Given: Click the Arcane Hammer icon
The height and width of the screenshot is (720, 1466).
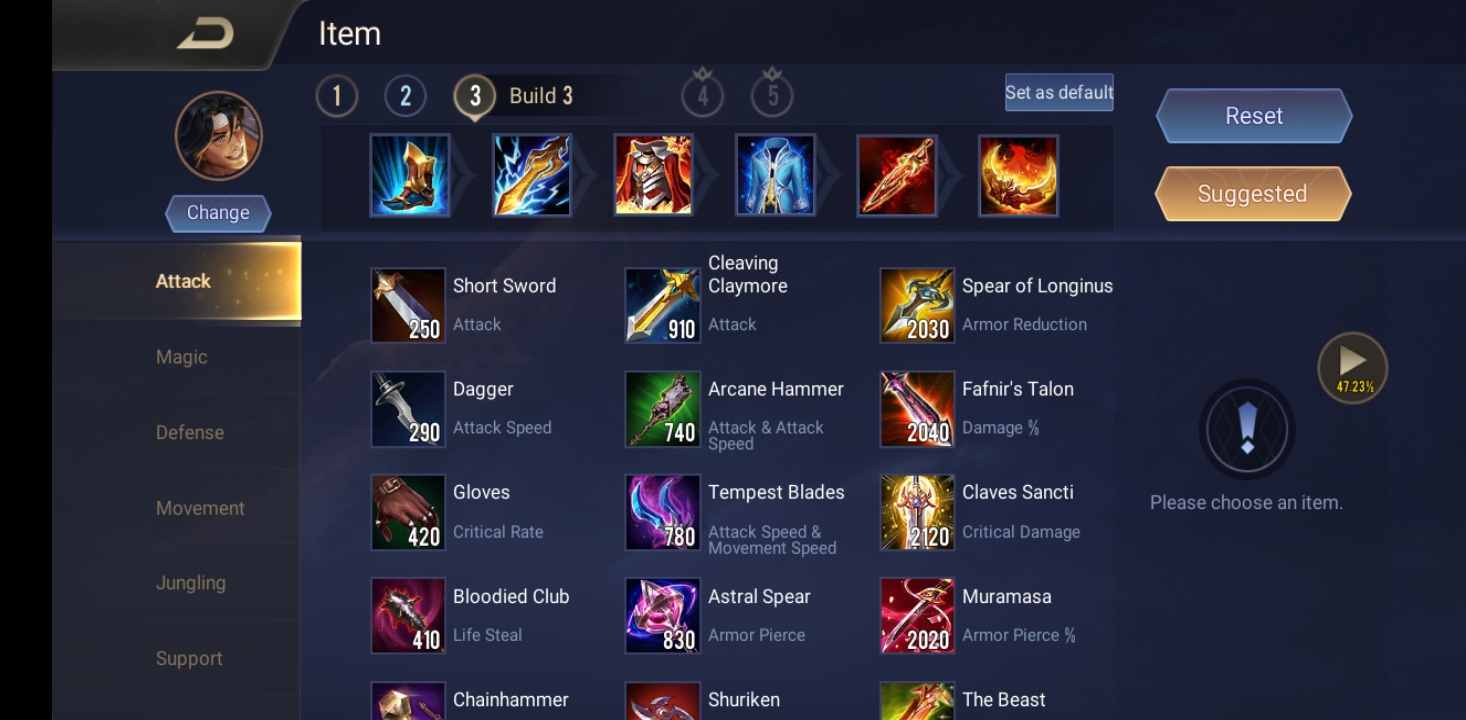Looking at the screenshot, I should tap(663, 408).
